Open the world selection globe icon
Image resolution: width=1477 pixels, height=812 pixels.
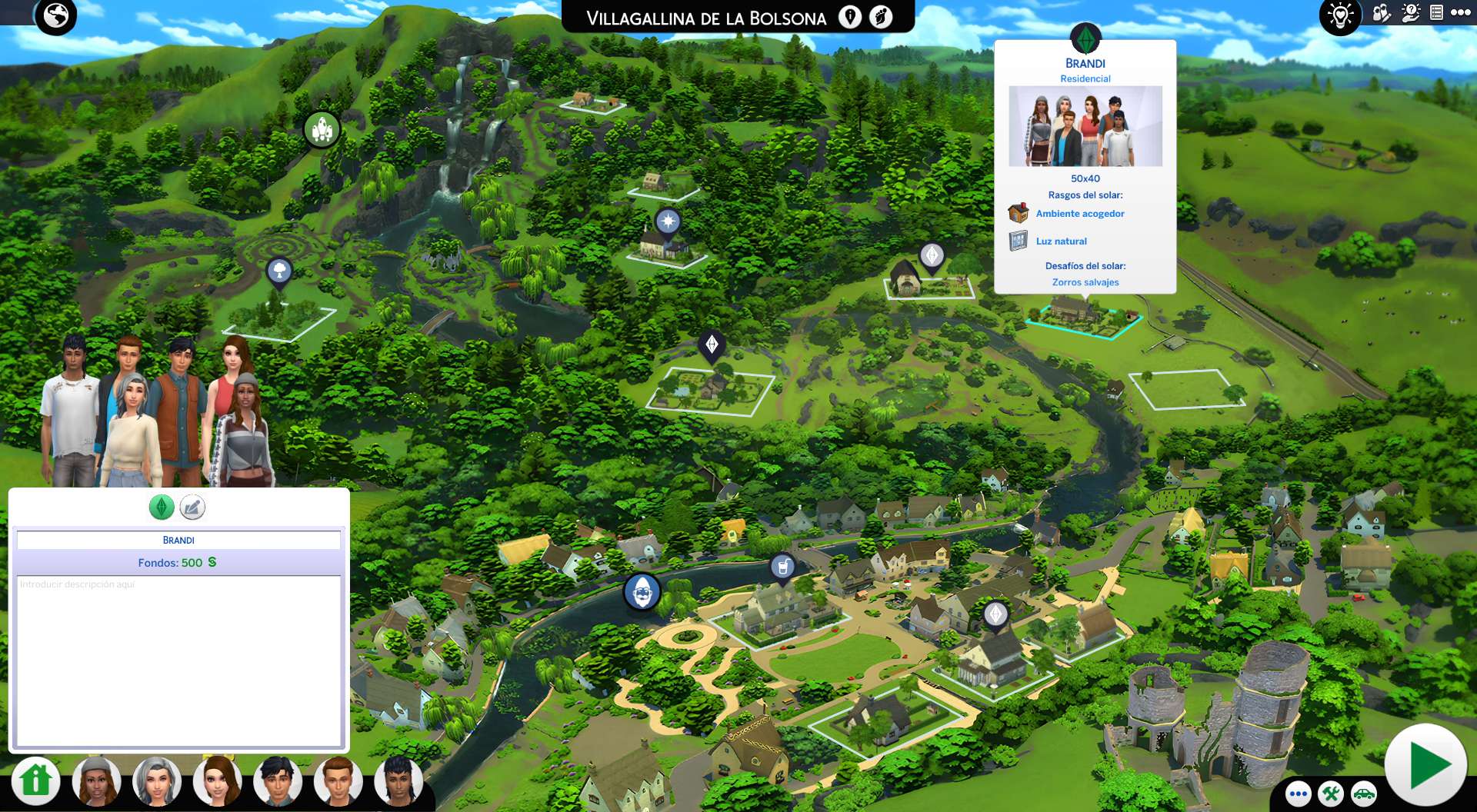click(x=55, y=15)
